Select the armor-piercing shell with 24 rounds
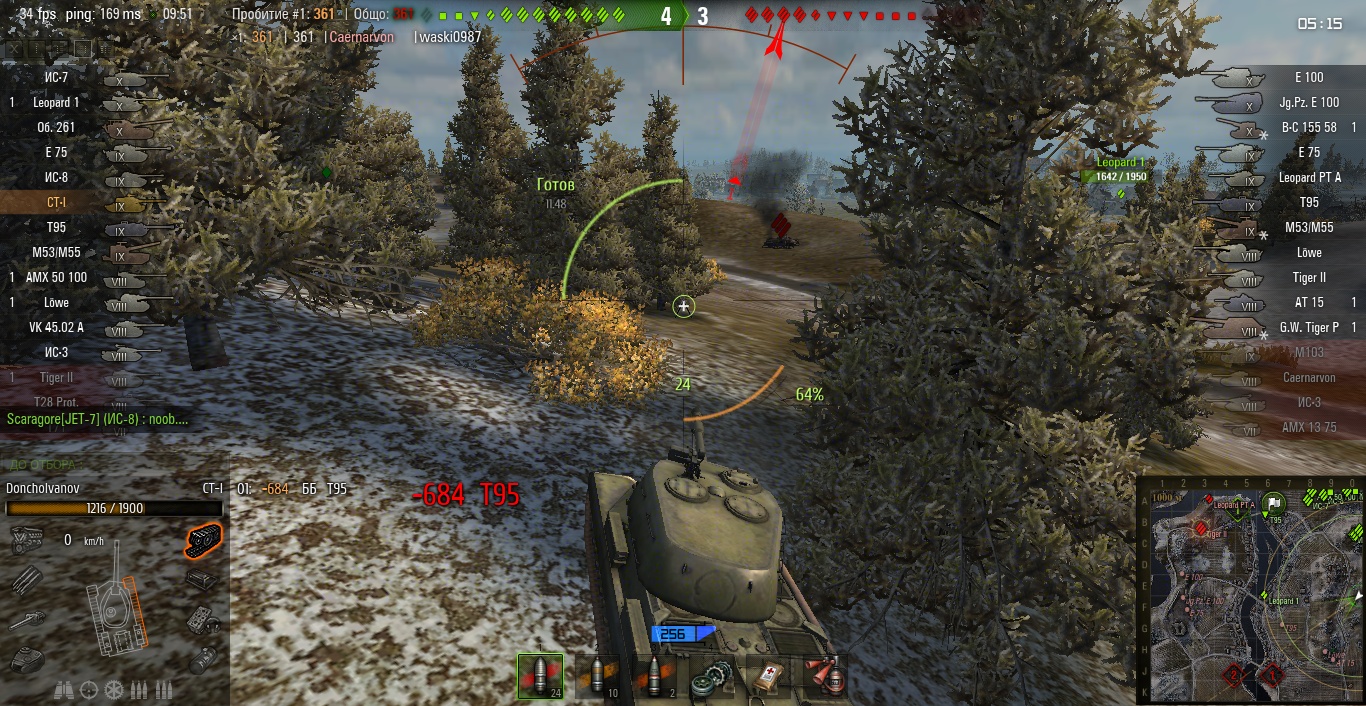 [540, 677]
